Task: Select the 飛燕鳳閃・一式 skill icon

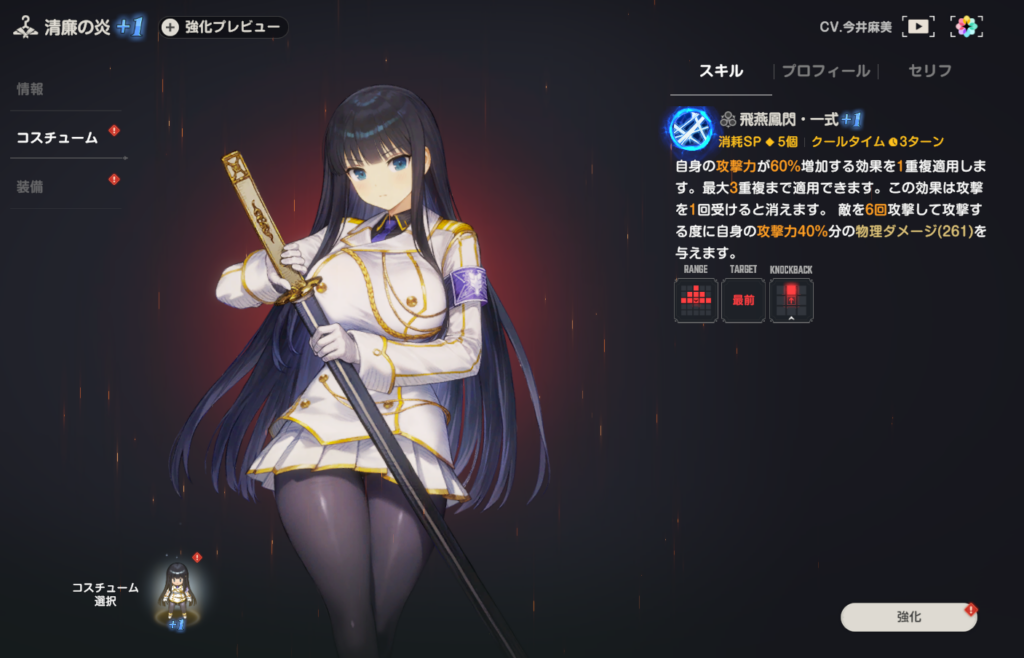Action: click(691, 128)
